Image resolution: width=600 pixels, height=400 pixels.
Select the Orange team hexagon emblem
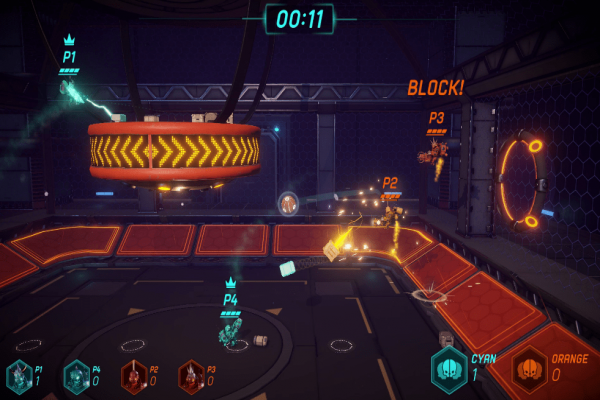click(x=529, y=369)
